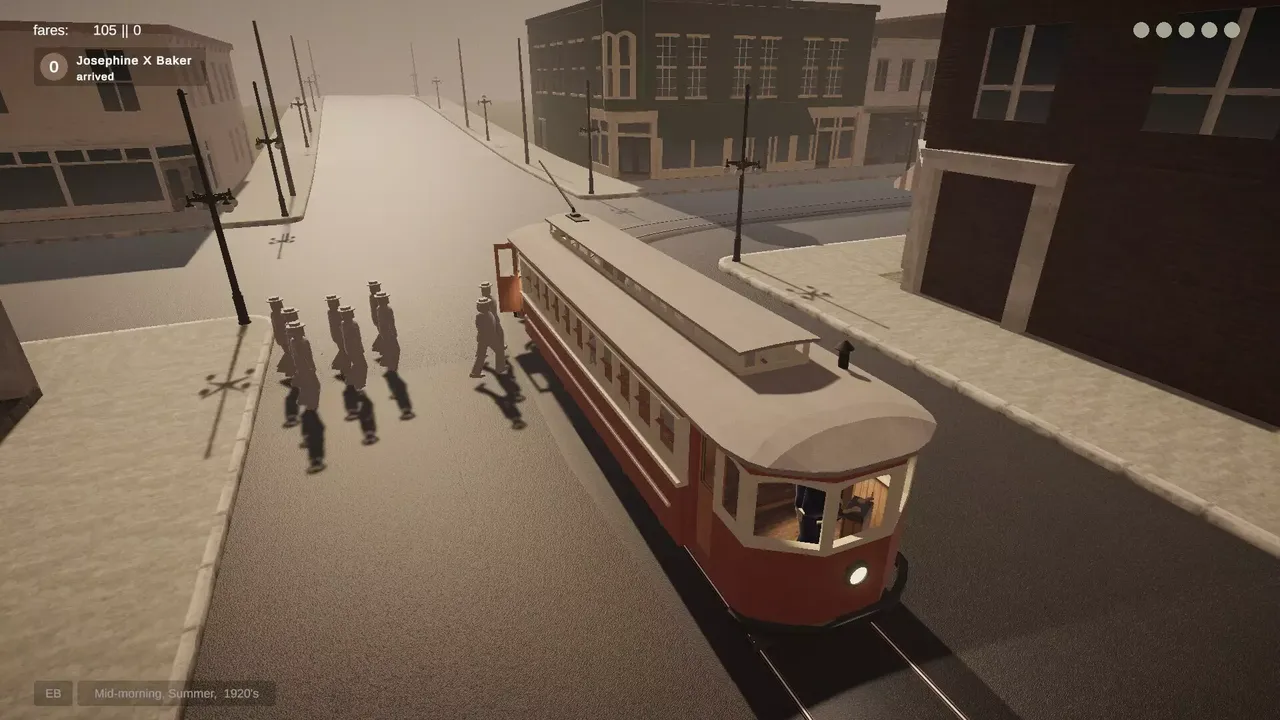Click the streetcar headlight

(x=860, y=574)
